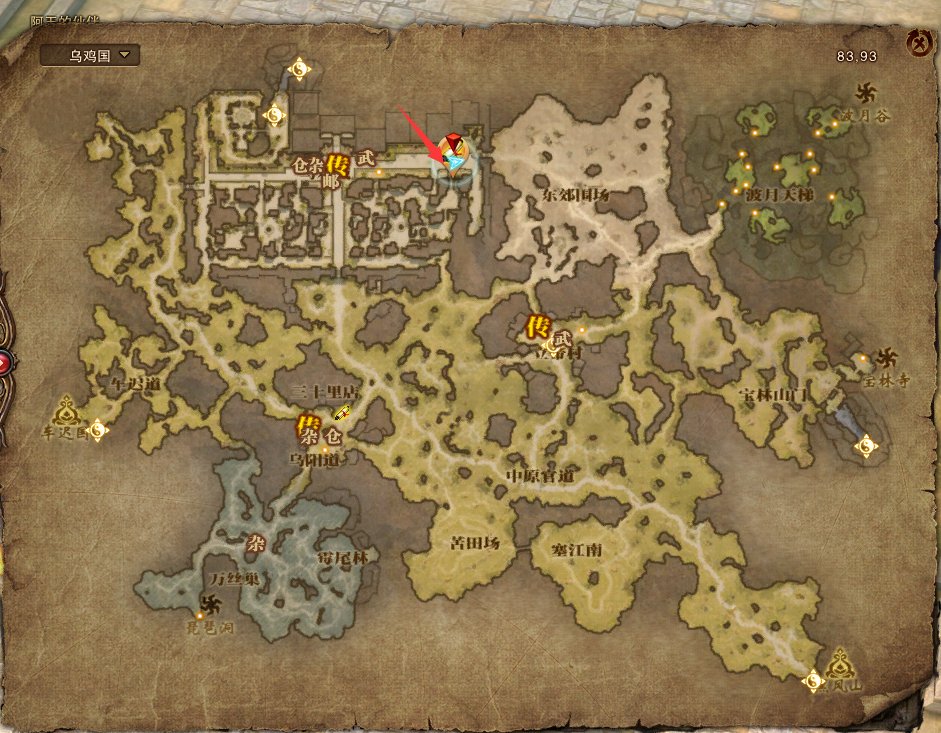Select the 宝林寺 swirl dungeon marker
The width and height of the screenshot is (941, 733).
(x=886, y=358)
